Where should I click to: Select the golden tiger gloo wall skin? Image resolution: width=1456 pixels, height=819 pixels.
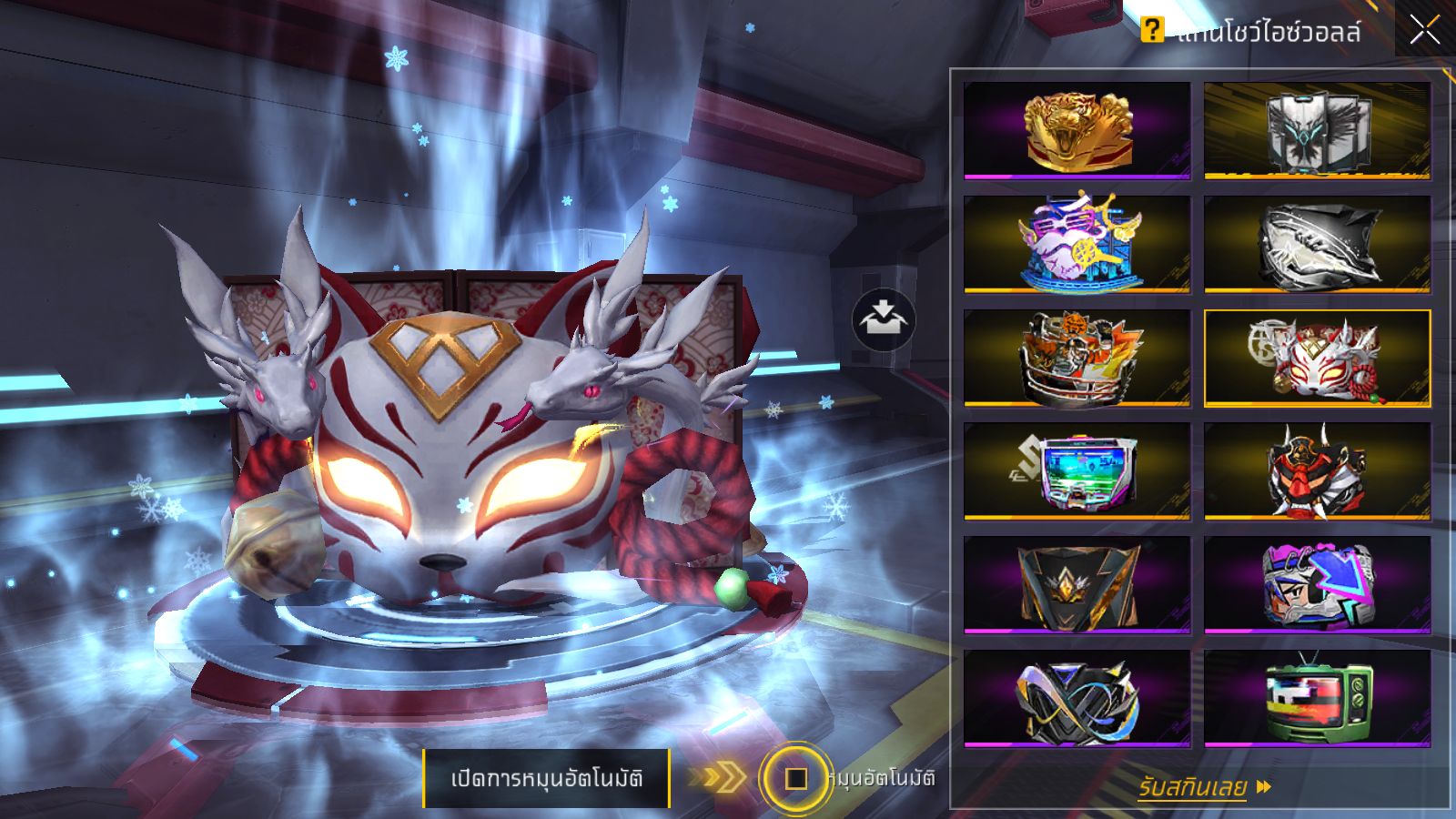pos(1077,130)
